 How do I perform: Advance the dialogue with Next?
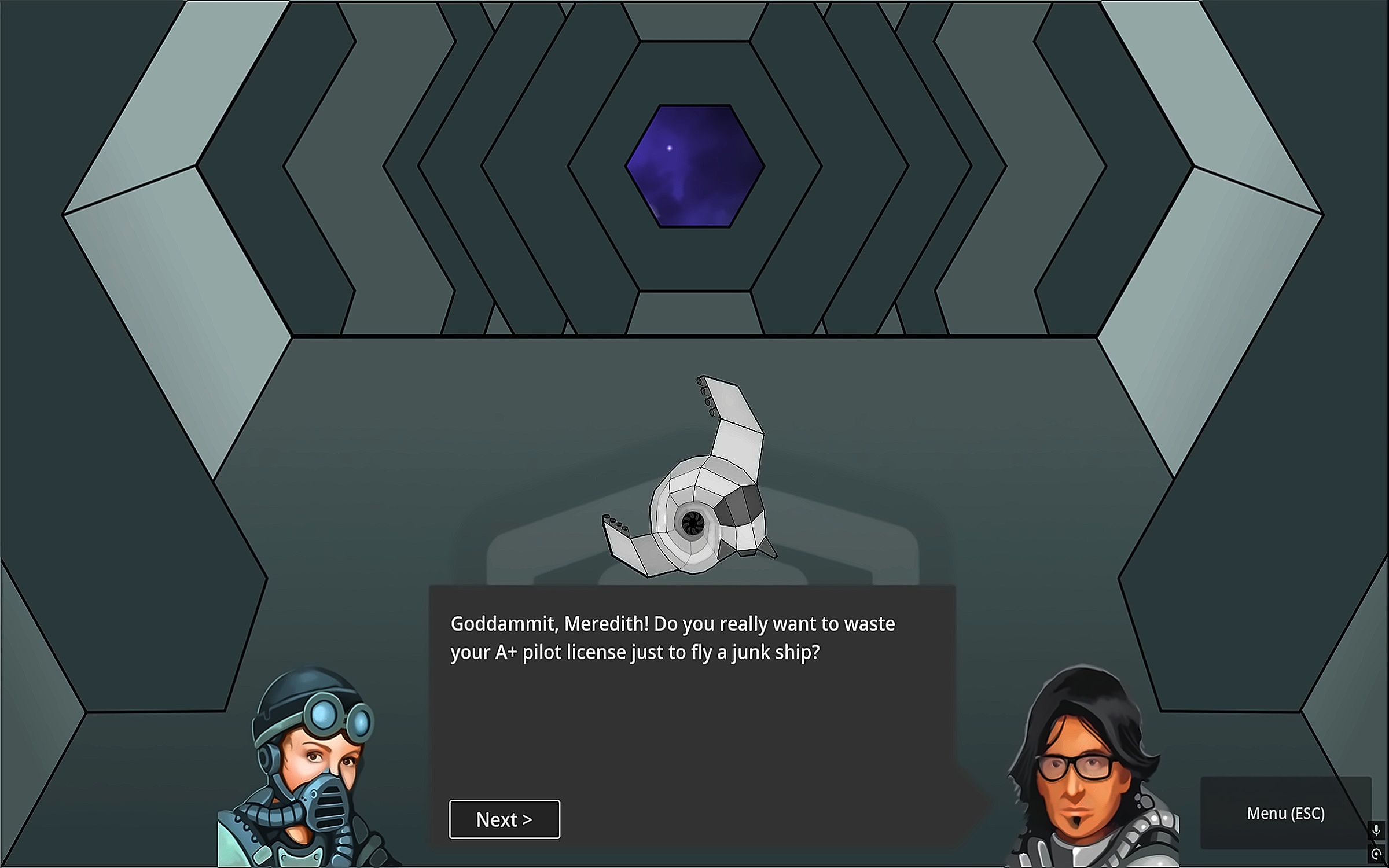point(504,819)
